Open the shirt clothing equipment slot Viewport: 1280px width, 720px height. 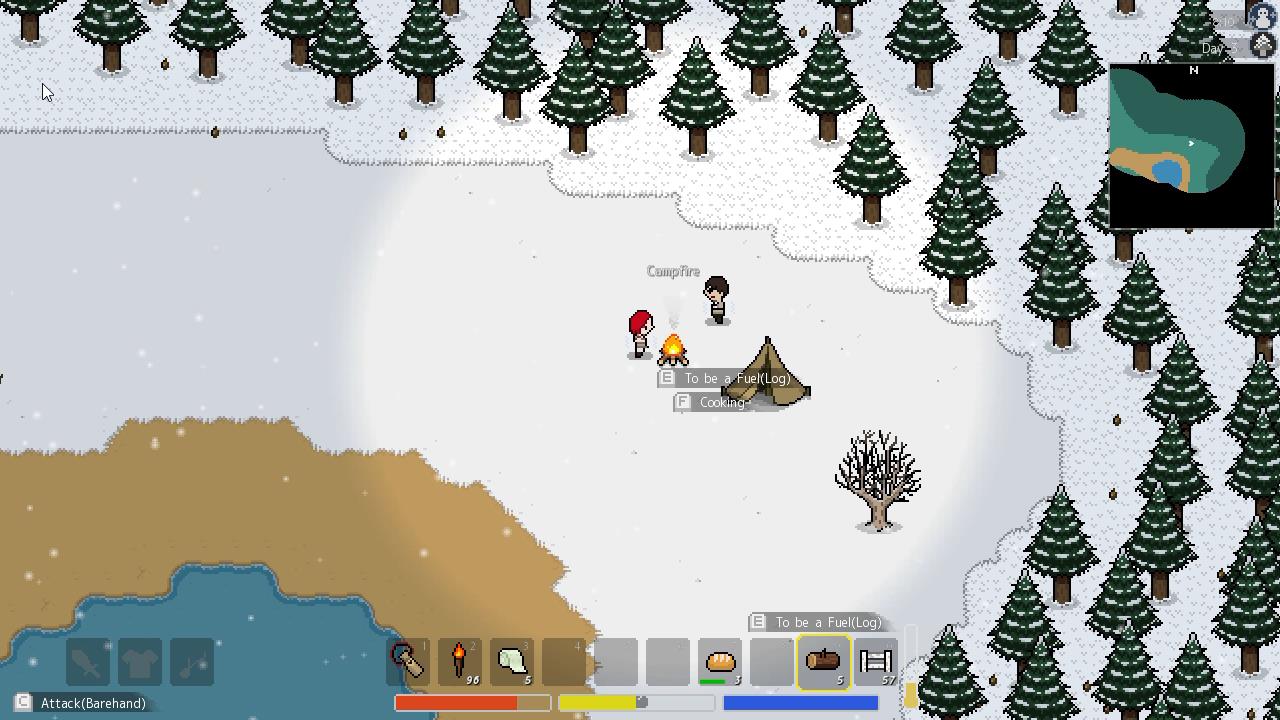point(140,662)
